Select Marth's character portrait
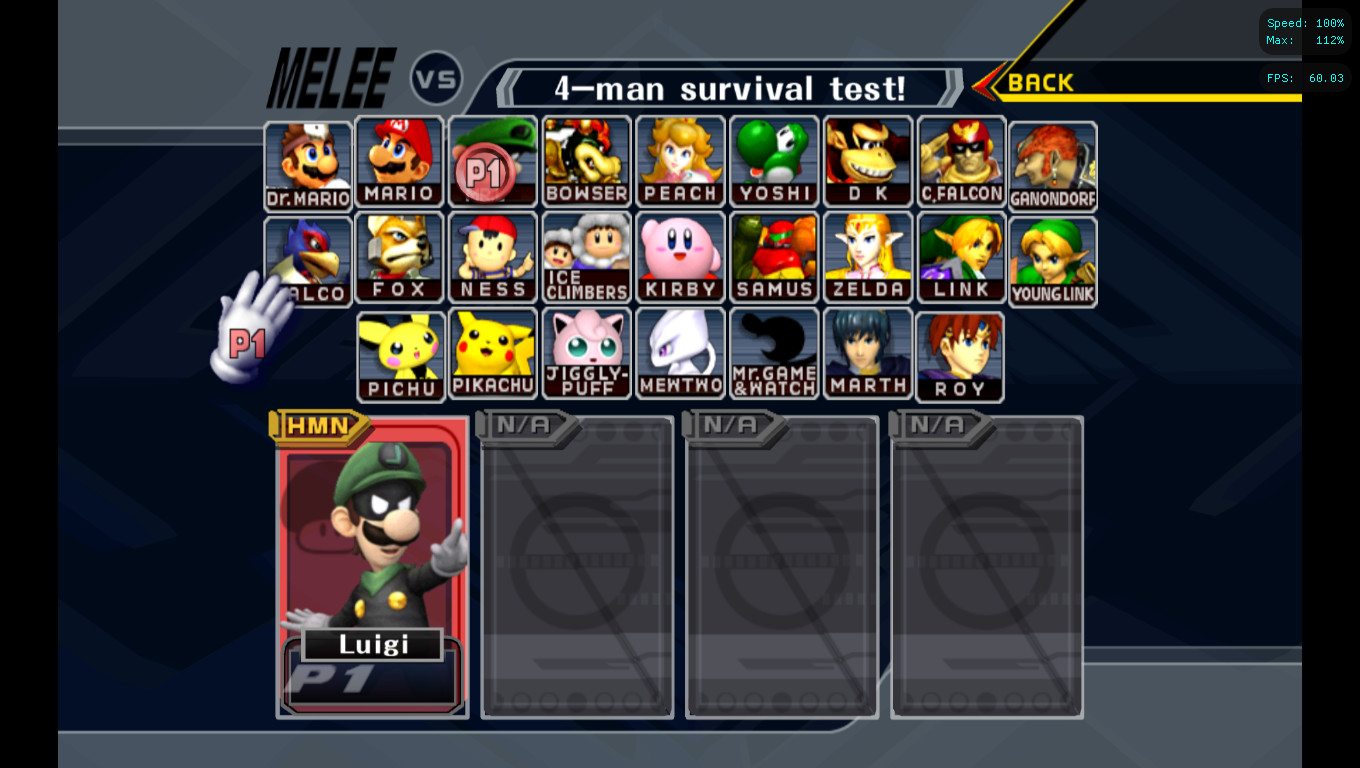 point(868,352)
